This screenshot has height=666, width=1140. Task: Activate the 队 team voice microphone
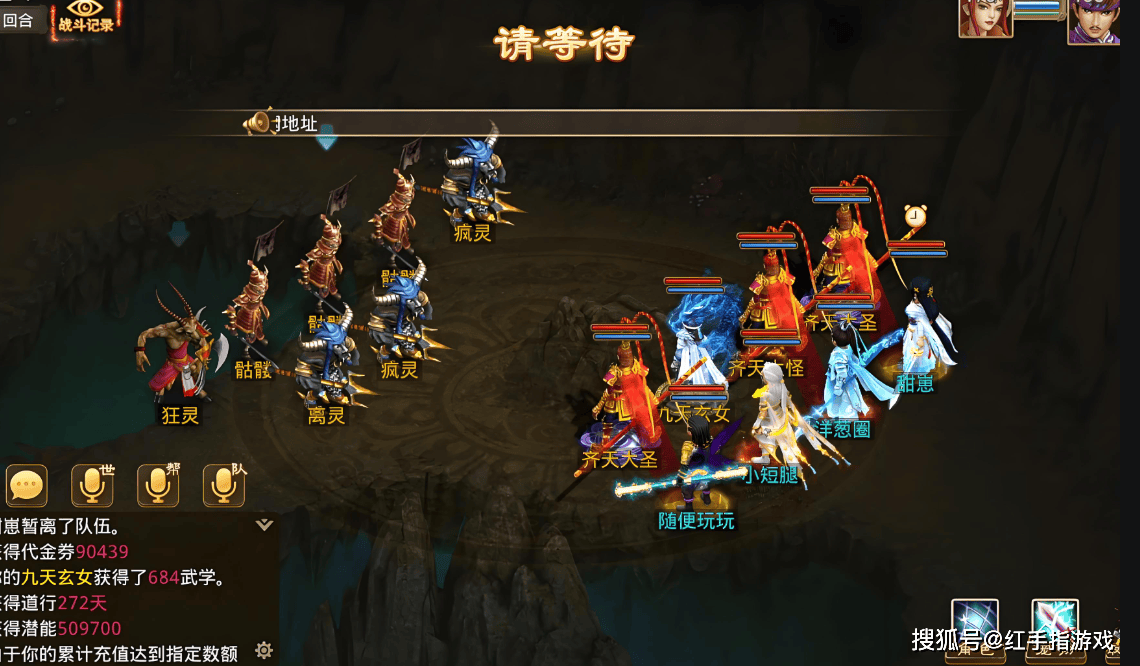pos(224,486)
